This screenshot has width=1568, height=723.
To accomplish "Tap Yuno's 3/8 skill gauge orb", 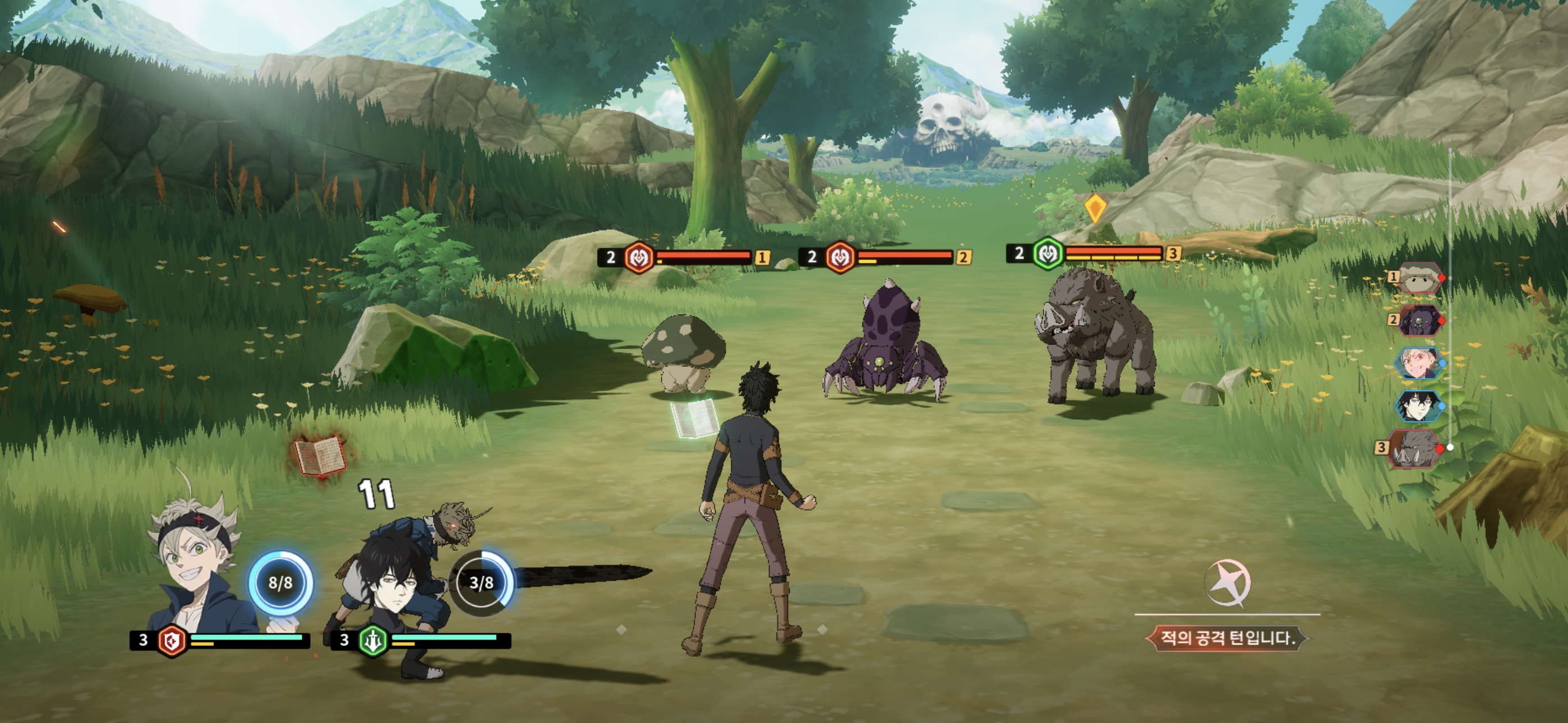I will 482,583.
